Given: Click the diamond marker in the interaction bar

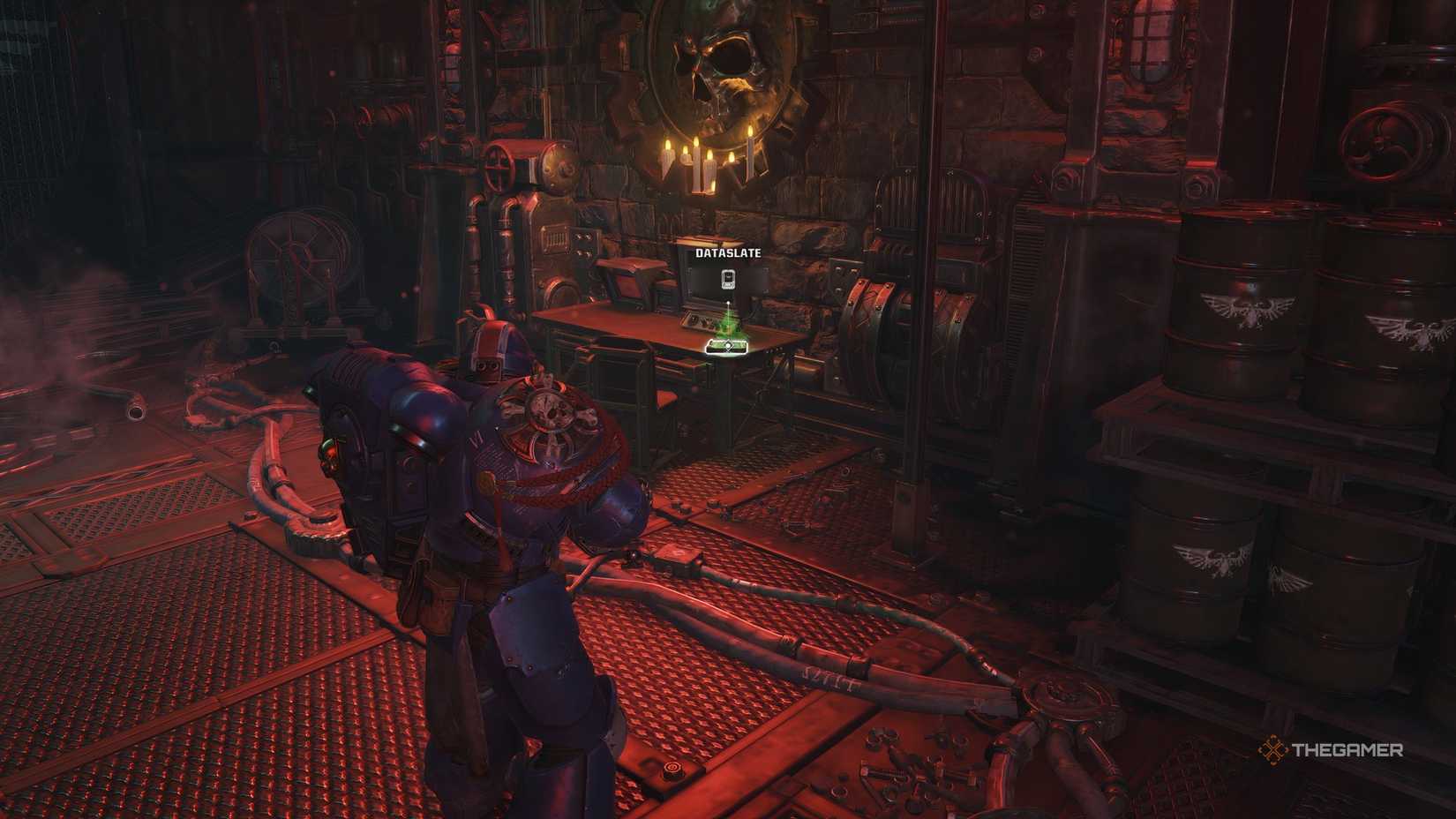Looking at the screenshot, I should [x=727, y=345].
